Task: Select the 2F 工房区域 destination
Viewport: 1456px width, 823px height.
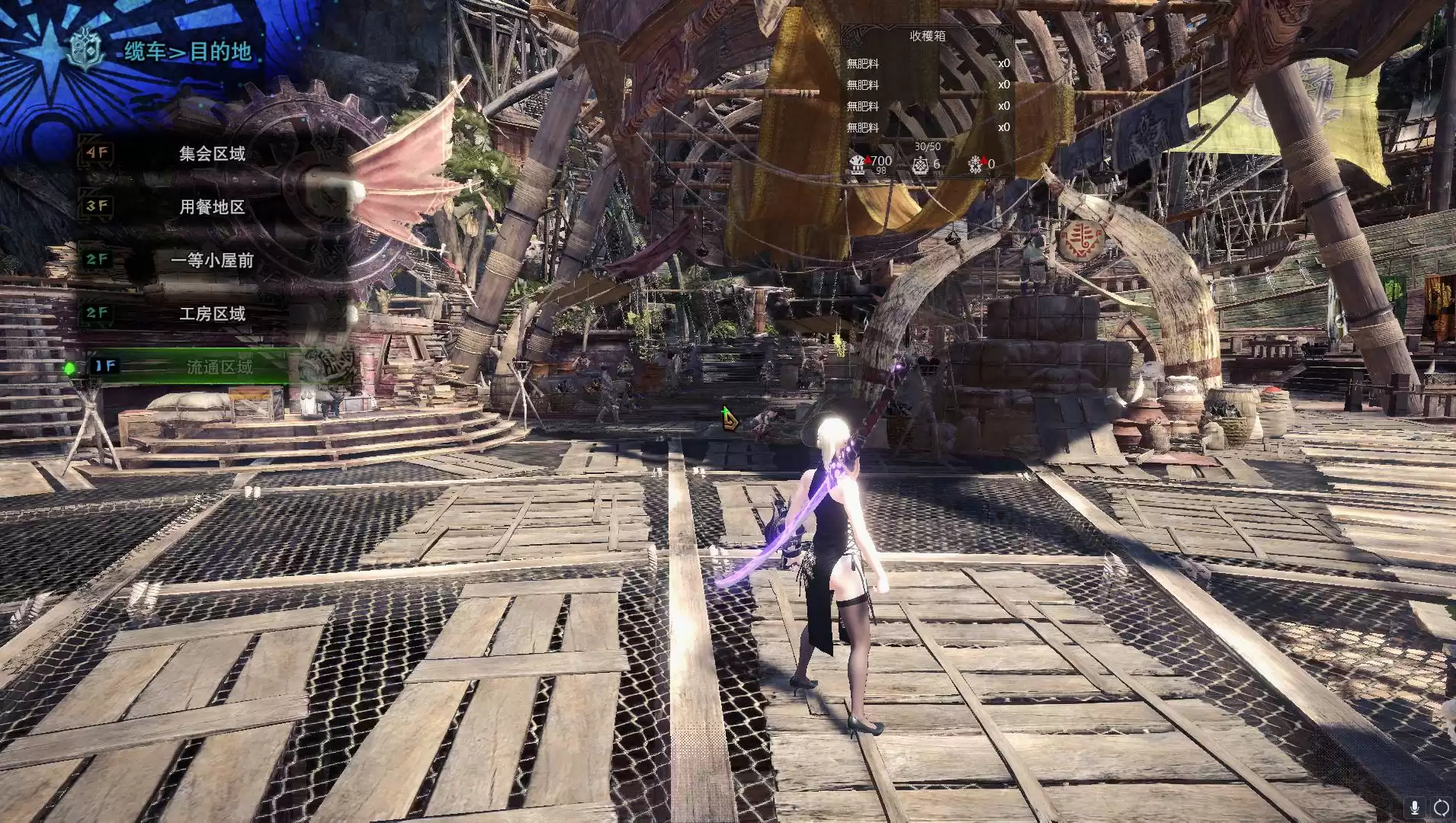Action: pos(212,314)
